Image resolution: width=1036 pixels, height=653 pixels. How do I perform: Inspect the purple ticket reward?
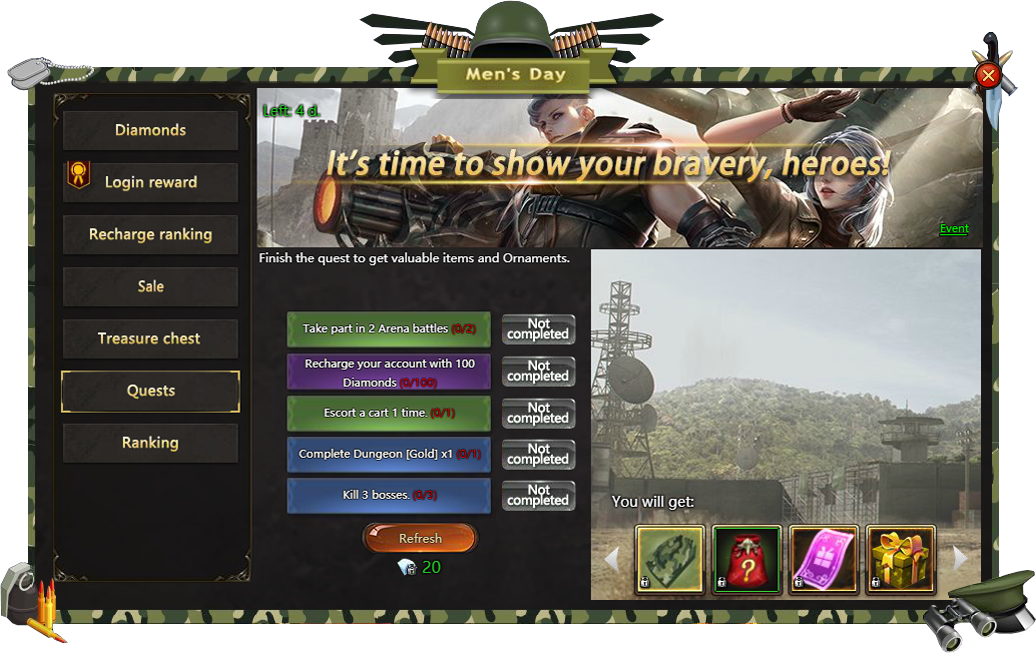pyautogui.click(x=824, y=558)
